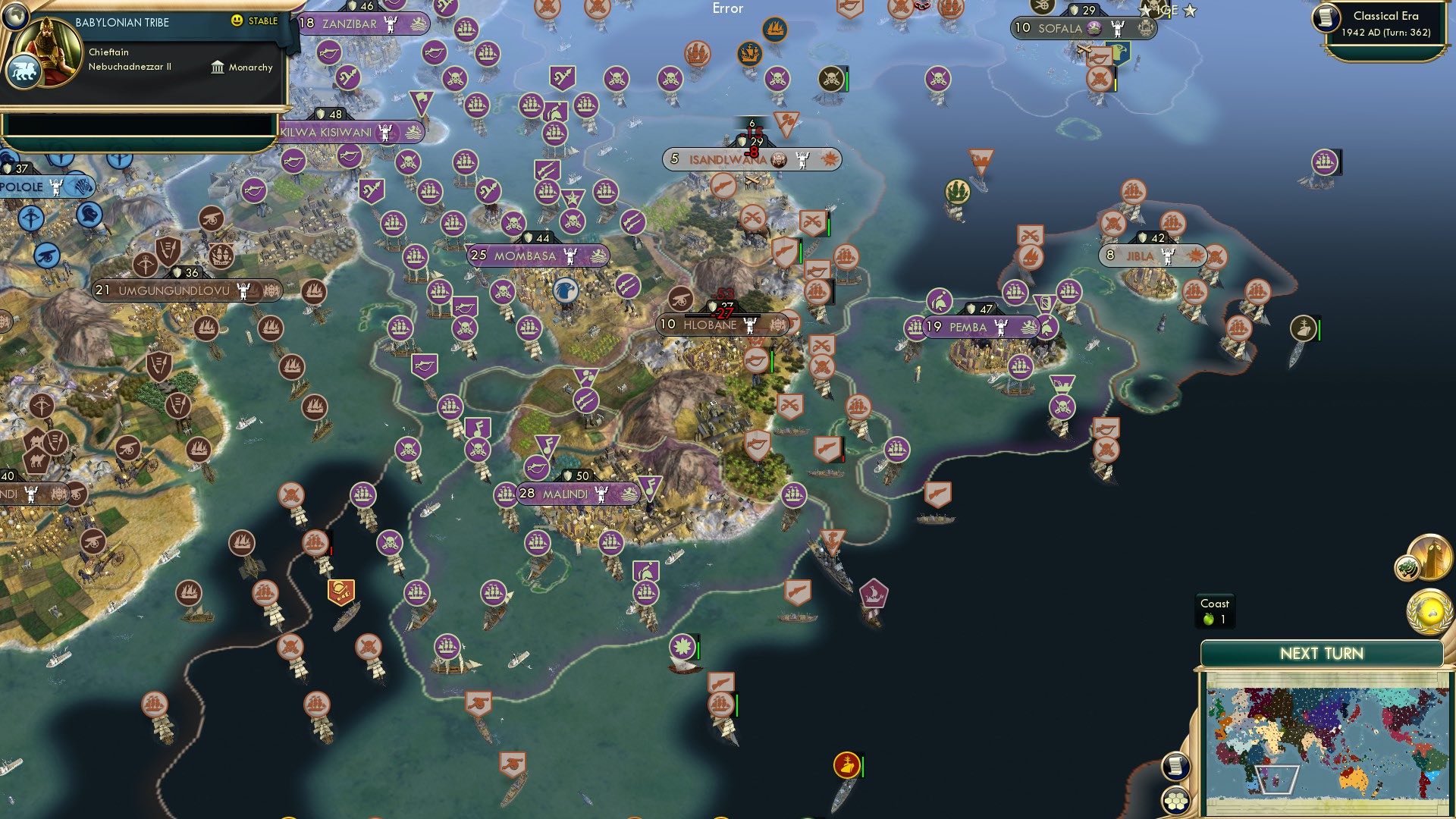Click the Mombasa city name label
The width and height of the screenshot is (1456, 819).
pos(524,256)
